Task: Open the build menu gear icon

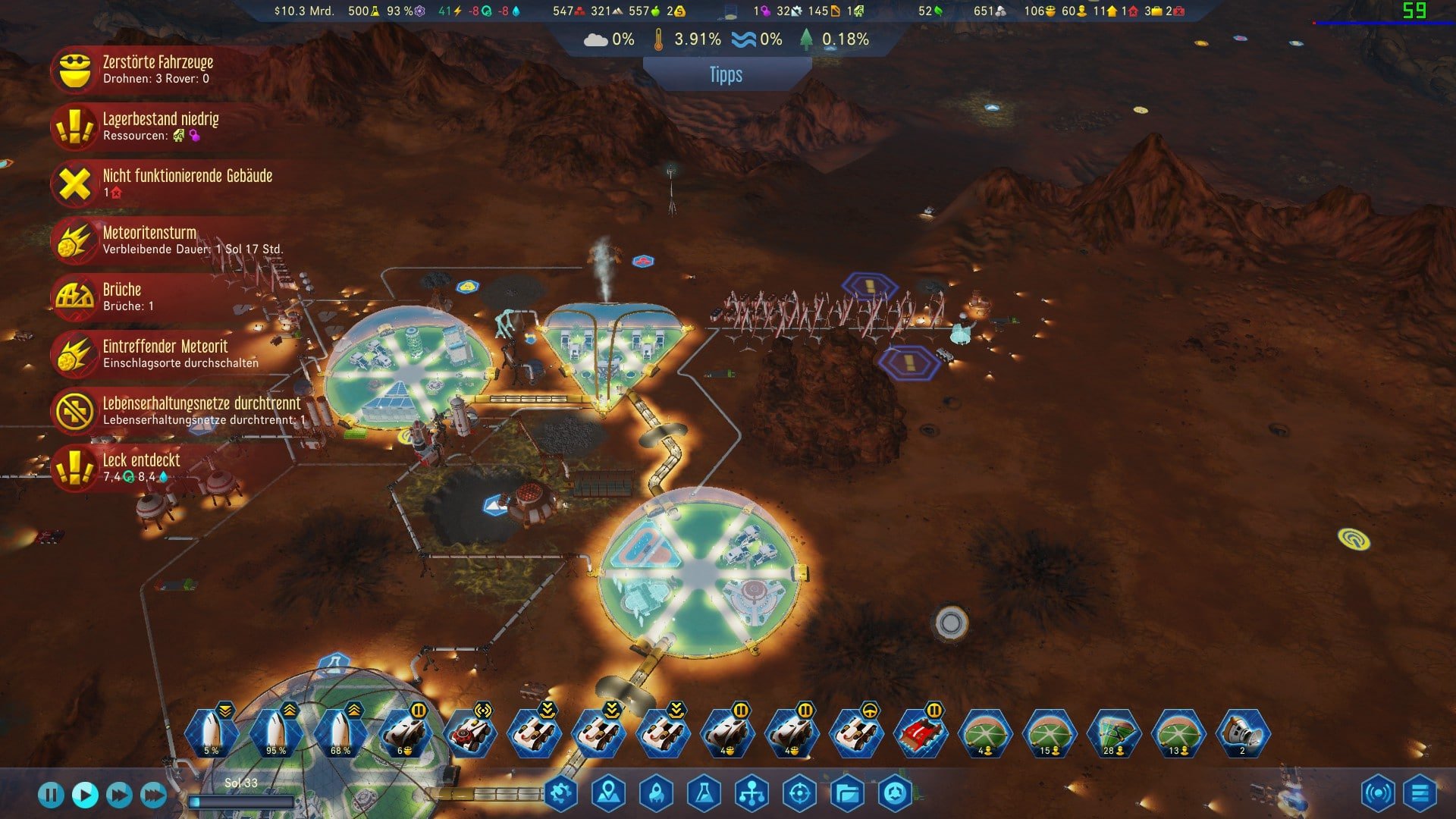Action: click(561, 794)
